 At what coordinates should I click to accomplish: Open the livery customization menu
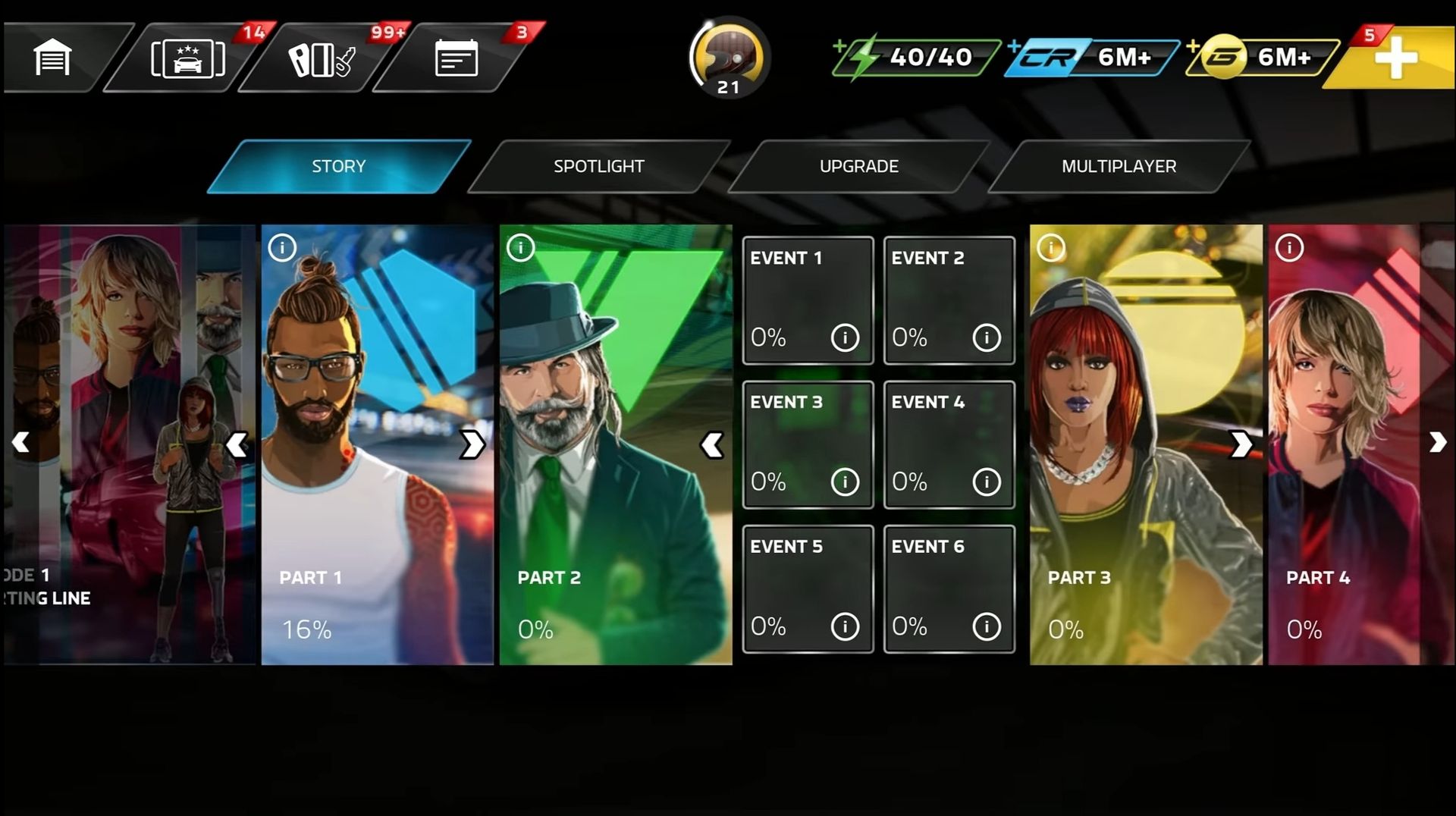(x=315, y=58)
